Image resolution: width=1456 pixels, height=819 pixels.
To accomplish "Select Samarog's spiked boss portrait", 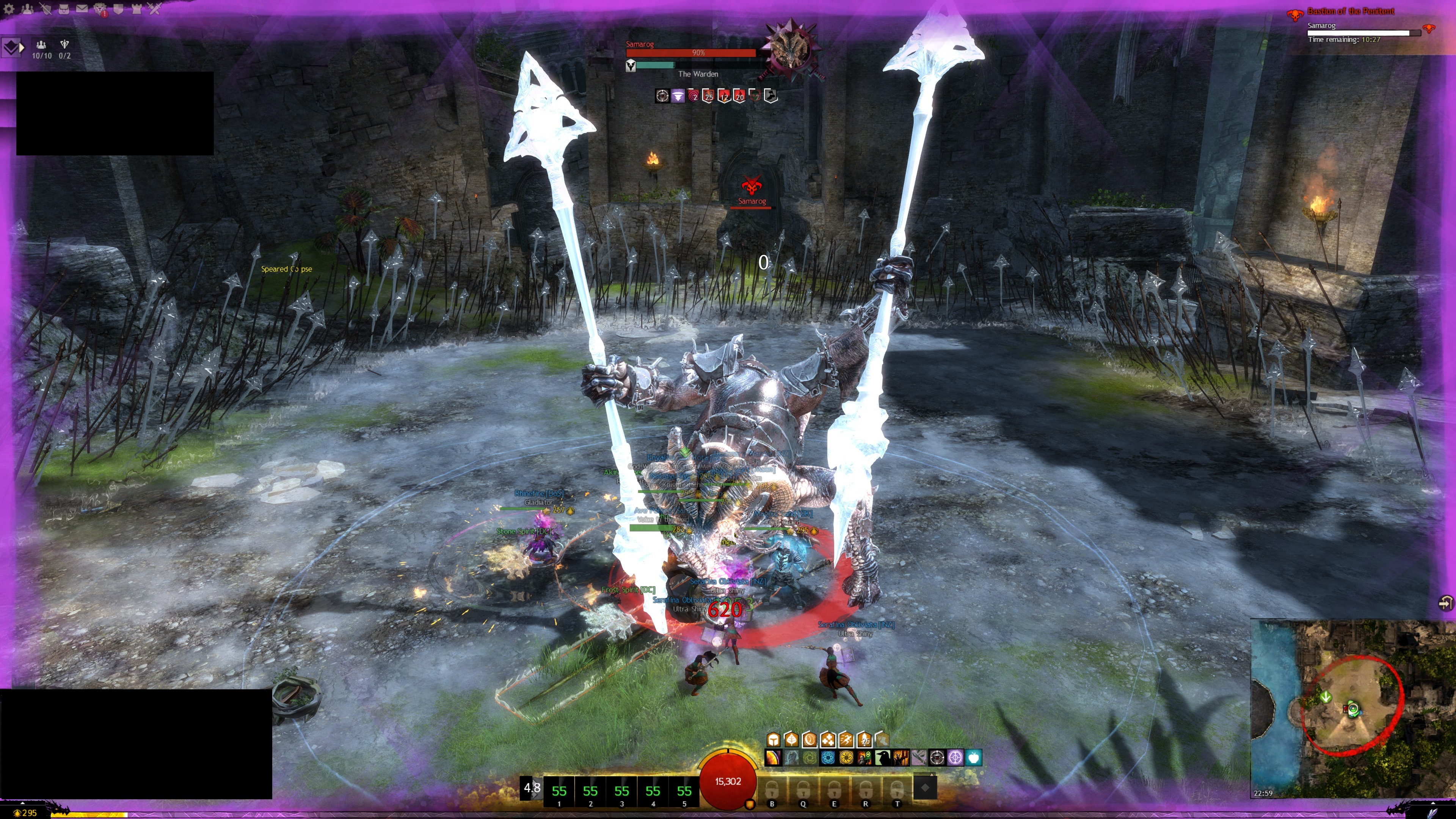I will pos(789,49).
